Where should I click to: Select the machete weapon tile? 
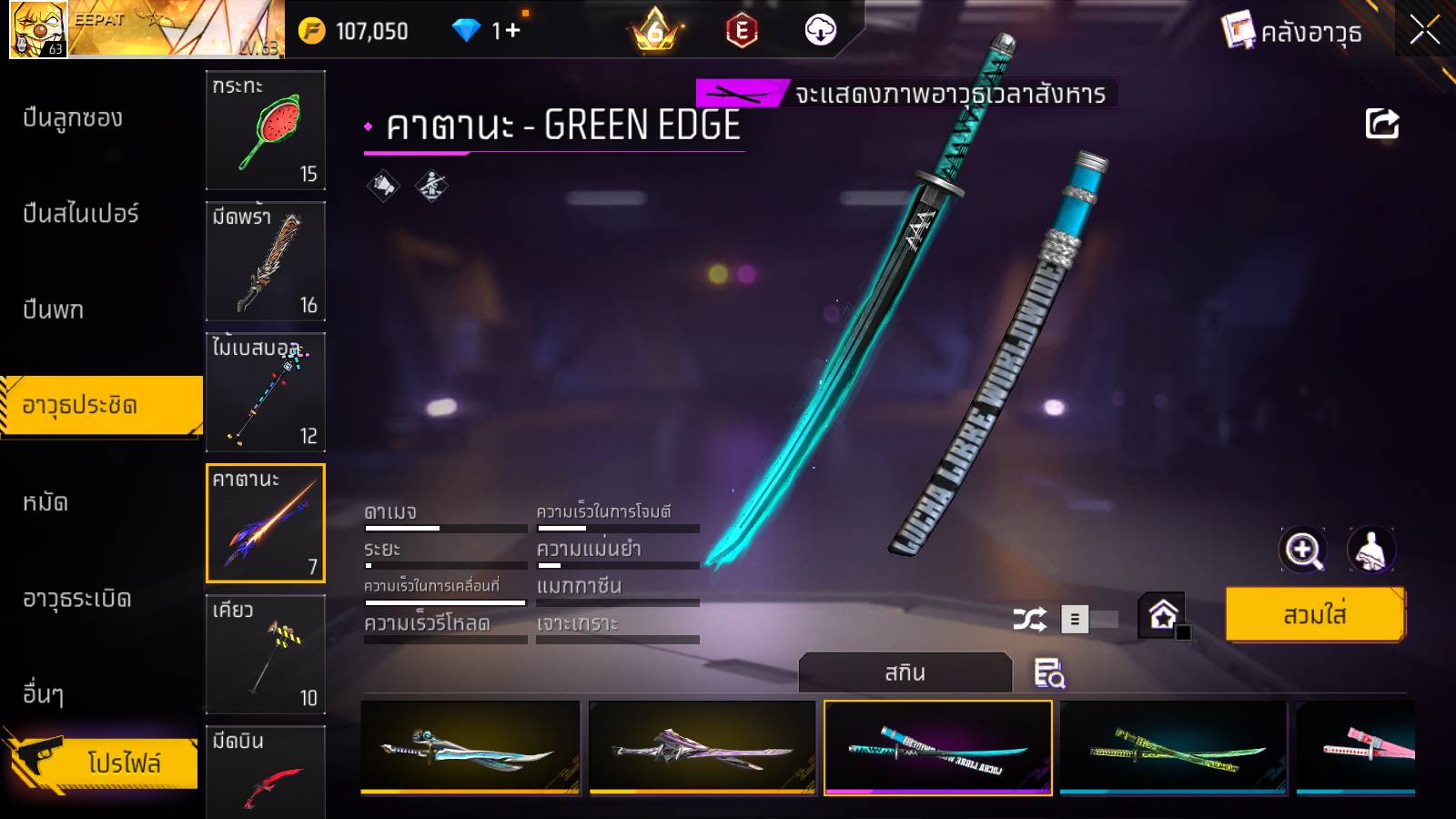coord(266,261)
